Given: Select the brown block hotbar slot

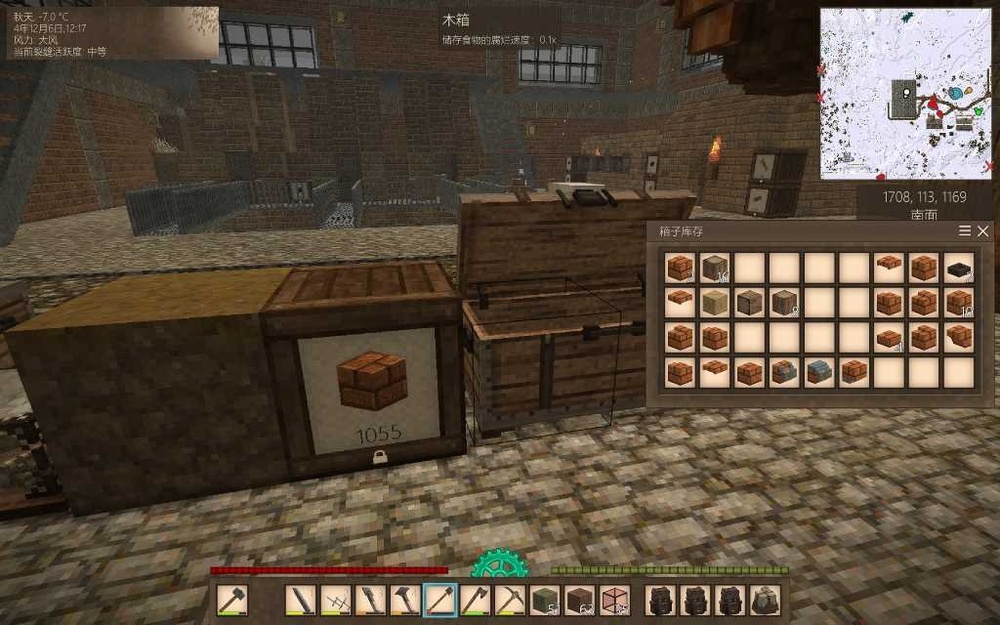Looking at the screenshot, I should pos(580,600).
